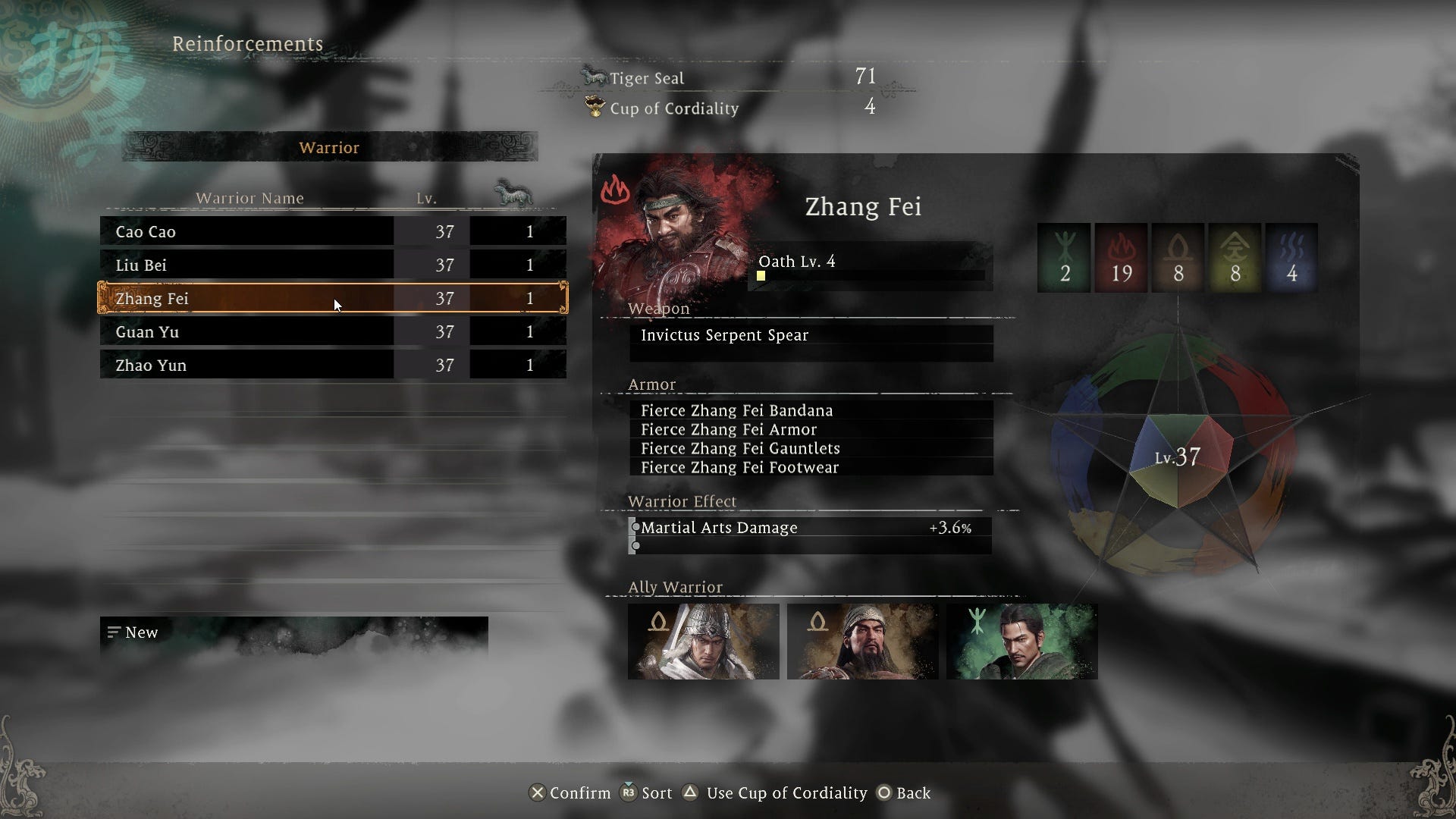
Task: Click the red fire element tile showing 19
Action: pyautogui.click(x=1121, y=258)
